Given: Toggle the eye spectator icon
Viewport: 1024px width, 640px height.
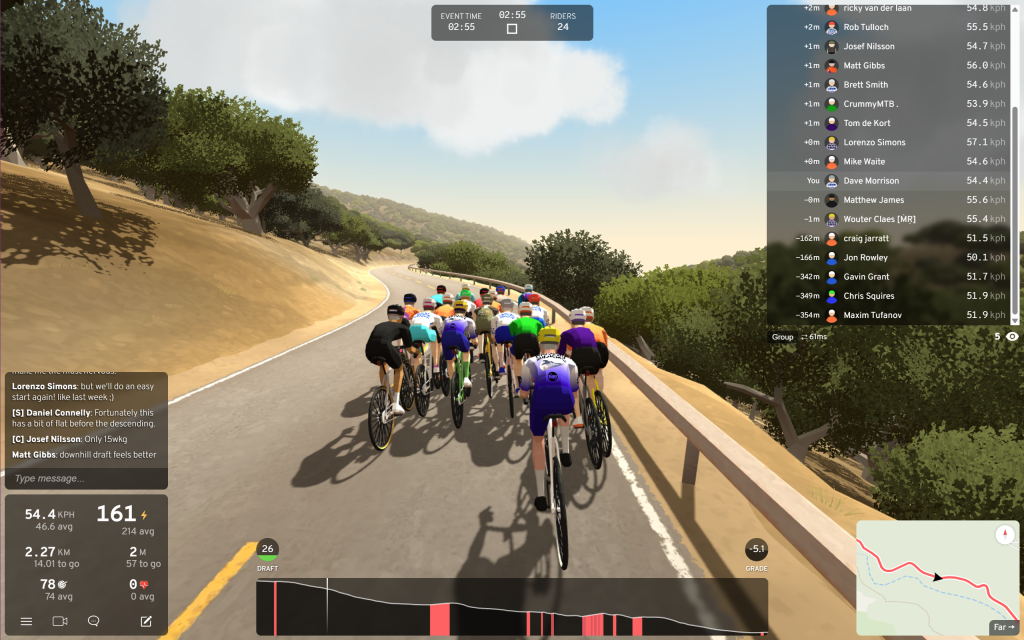Looking at the screenshot, I should point(1012,337).
